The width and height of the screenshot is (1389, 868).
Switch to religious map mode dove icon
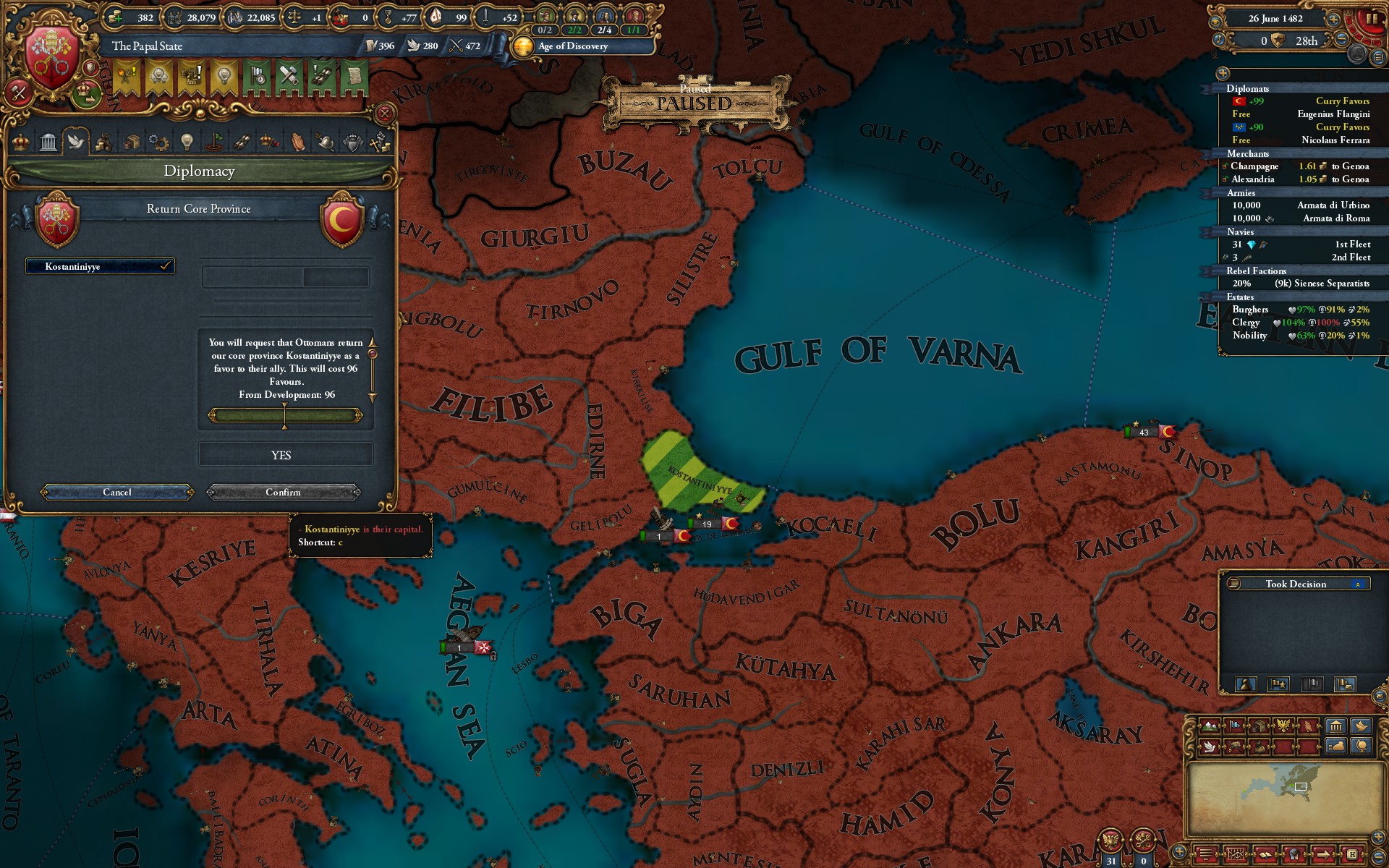[x=1210, y=748]
